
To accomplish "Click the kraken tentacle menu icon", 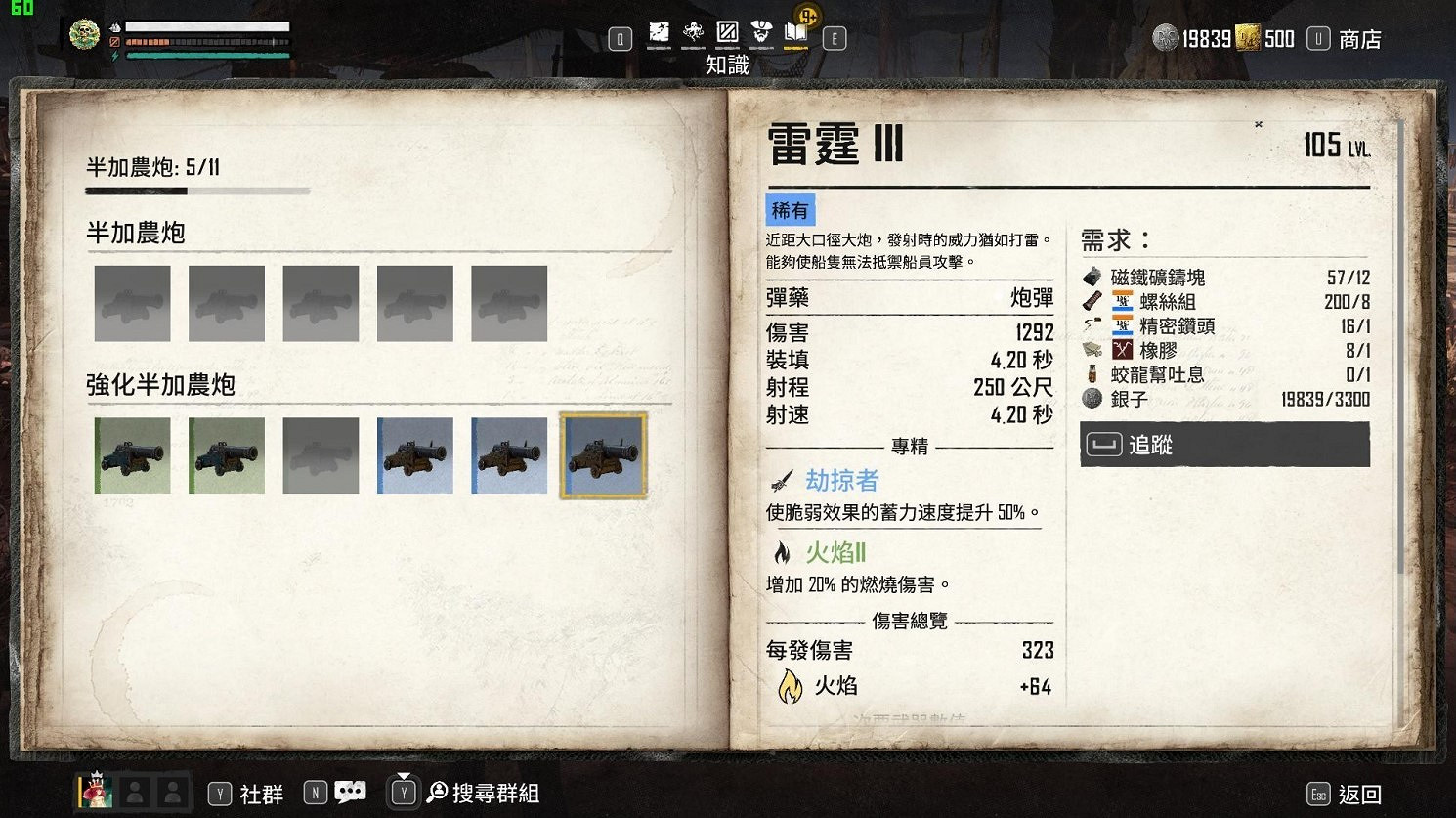I will tap(694, 32).
